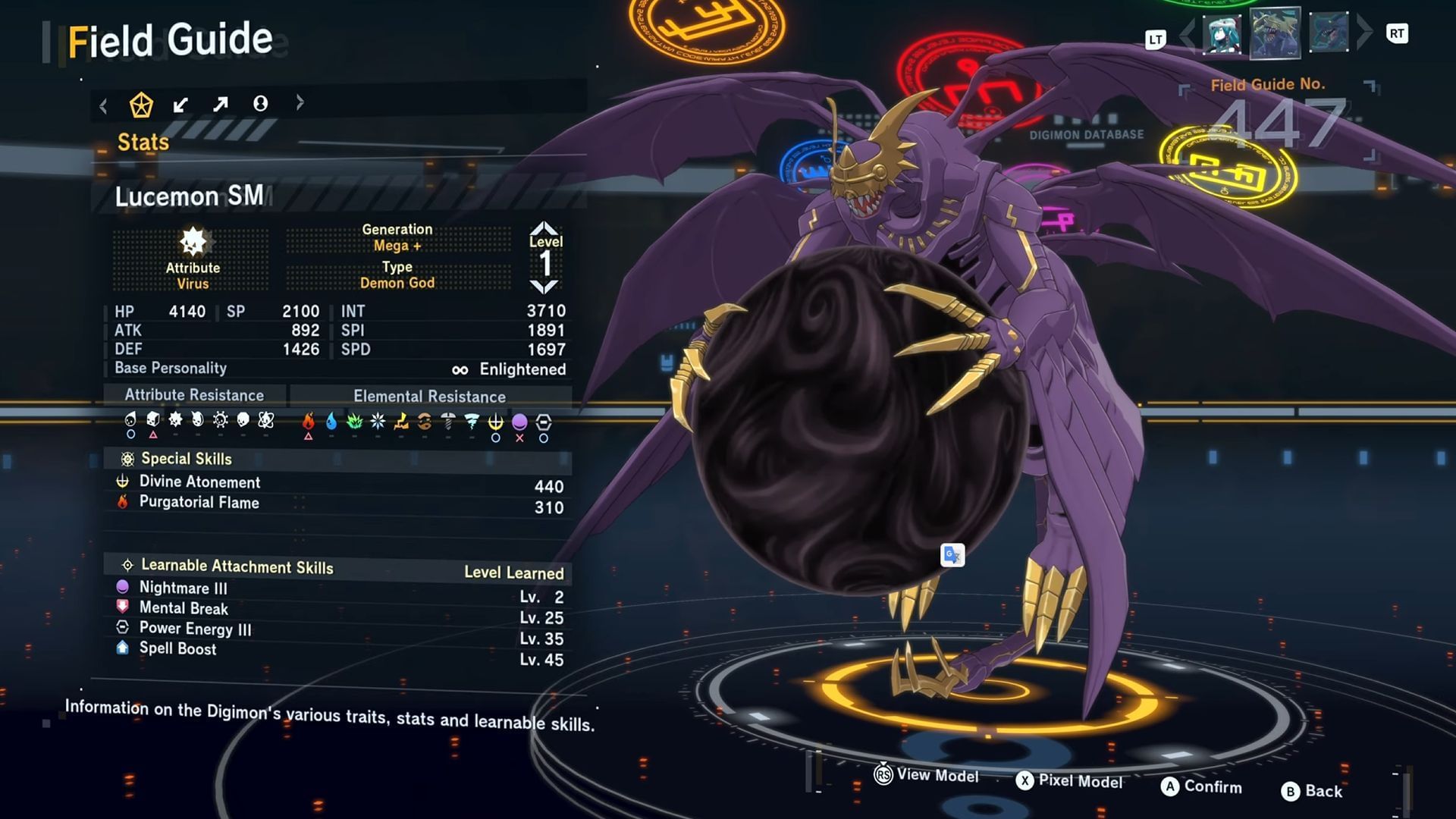The image size is (1456, 819).
Task: Select the pentagon Stats tab
Action: point(141,105)
